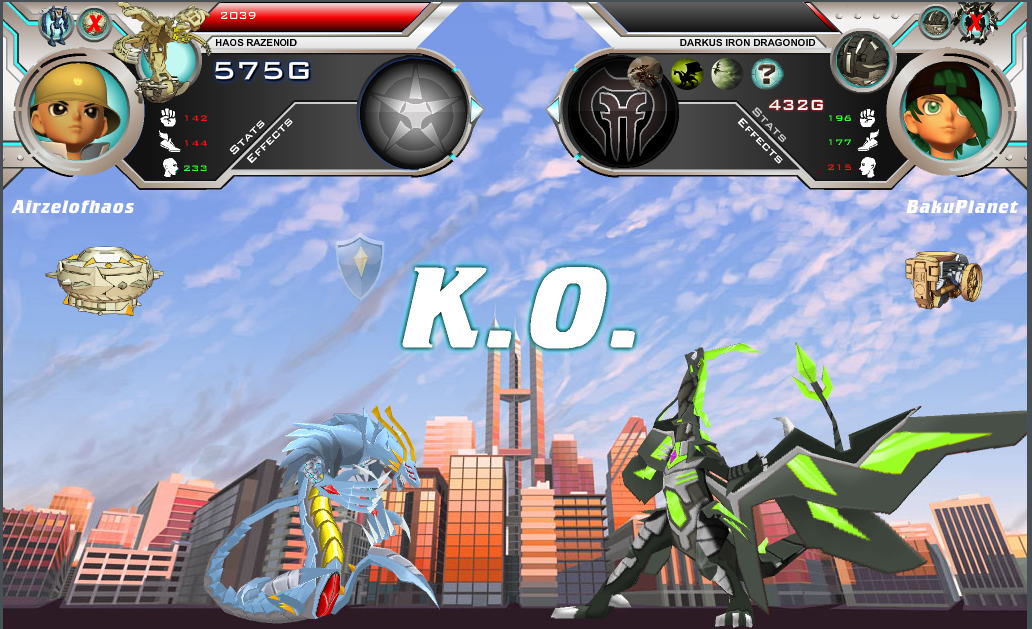This screenshot has height=629, width=1032.
Task: Click the left red X team slot
Action: pyautogui.click(x=94, y=23)
